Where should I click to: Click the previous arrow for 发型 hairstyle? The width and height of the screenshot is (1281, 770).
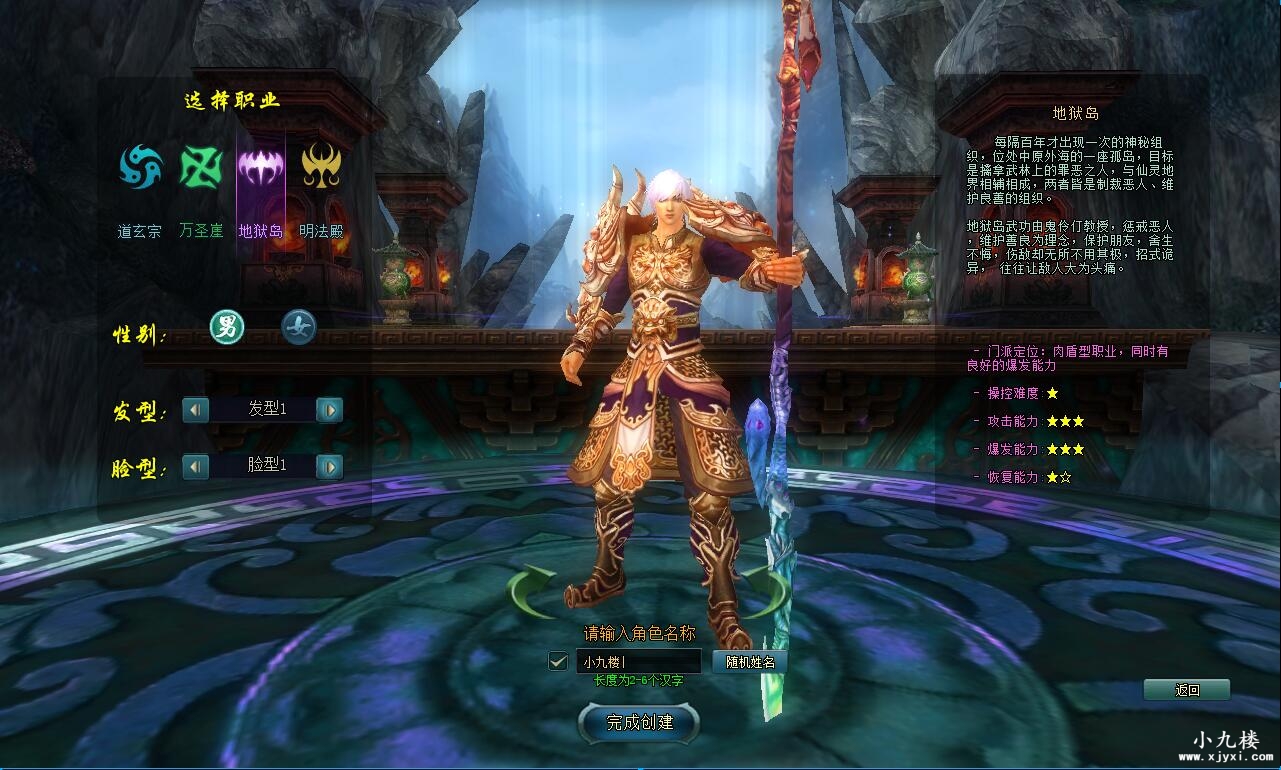(x=195, y=410)
